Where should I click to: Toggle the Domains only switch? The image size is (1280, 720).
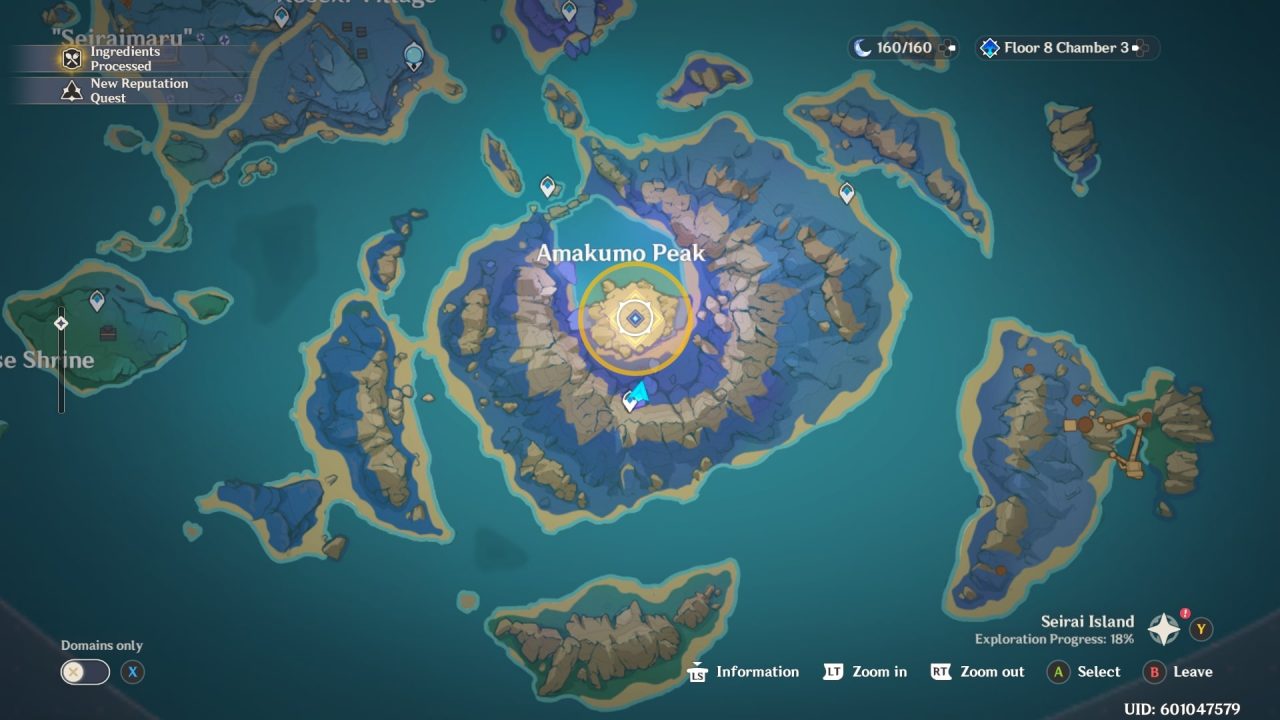tap(85, 672)
